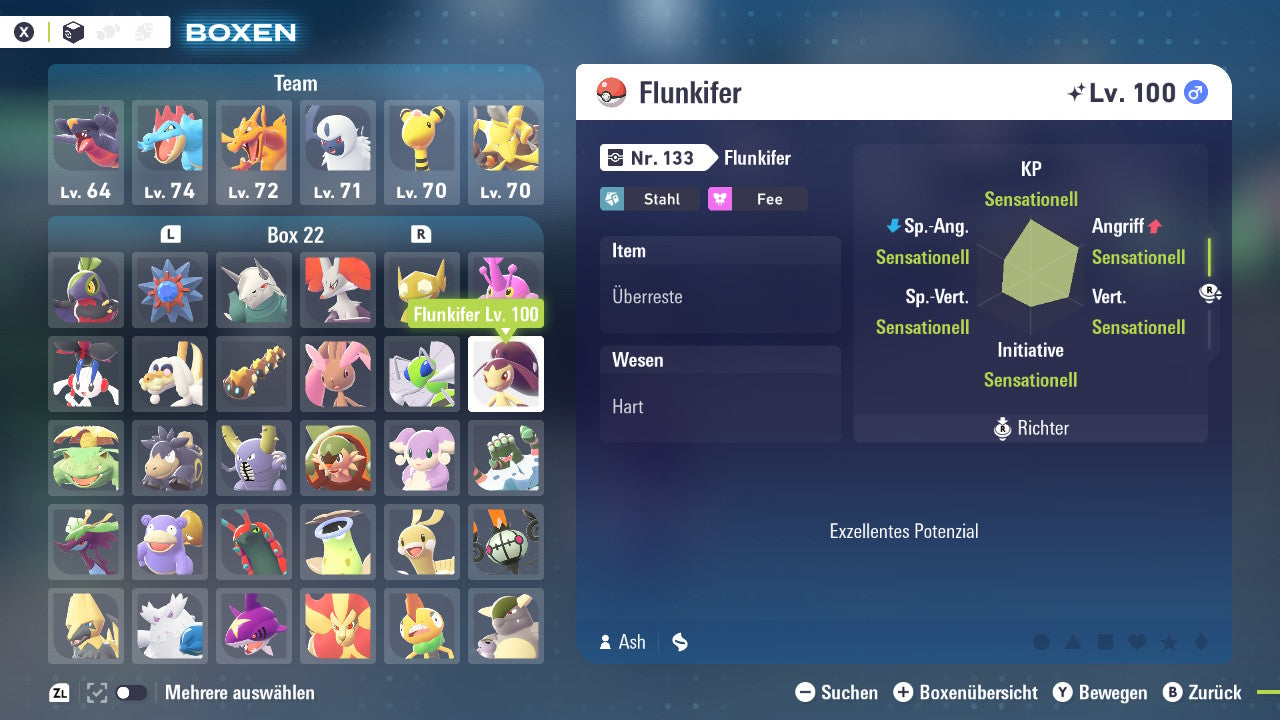Select the Flunkifer thumbnail in Box 22

(x=505, y=374)
